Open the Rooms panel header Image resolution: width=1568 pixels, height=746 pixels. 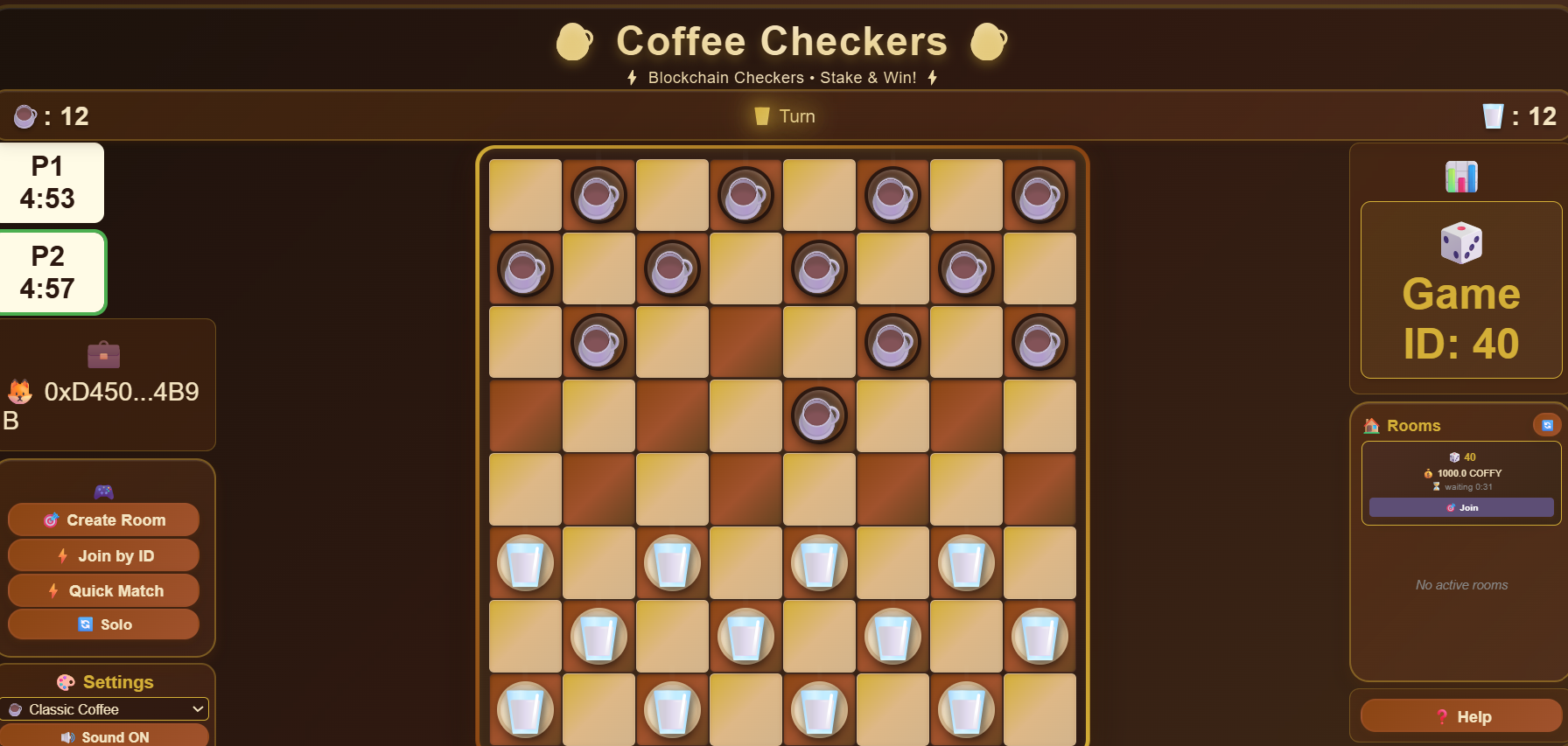pos(1414,425)
